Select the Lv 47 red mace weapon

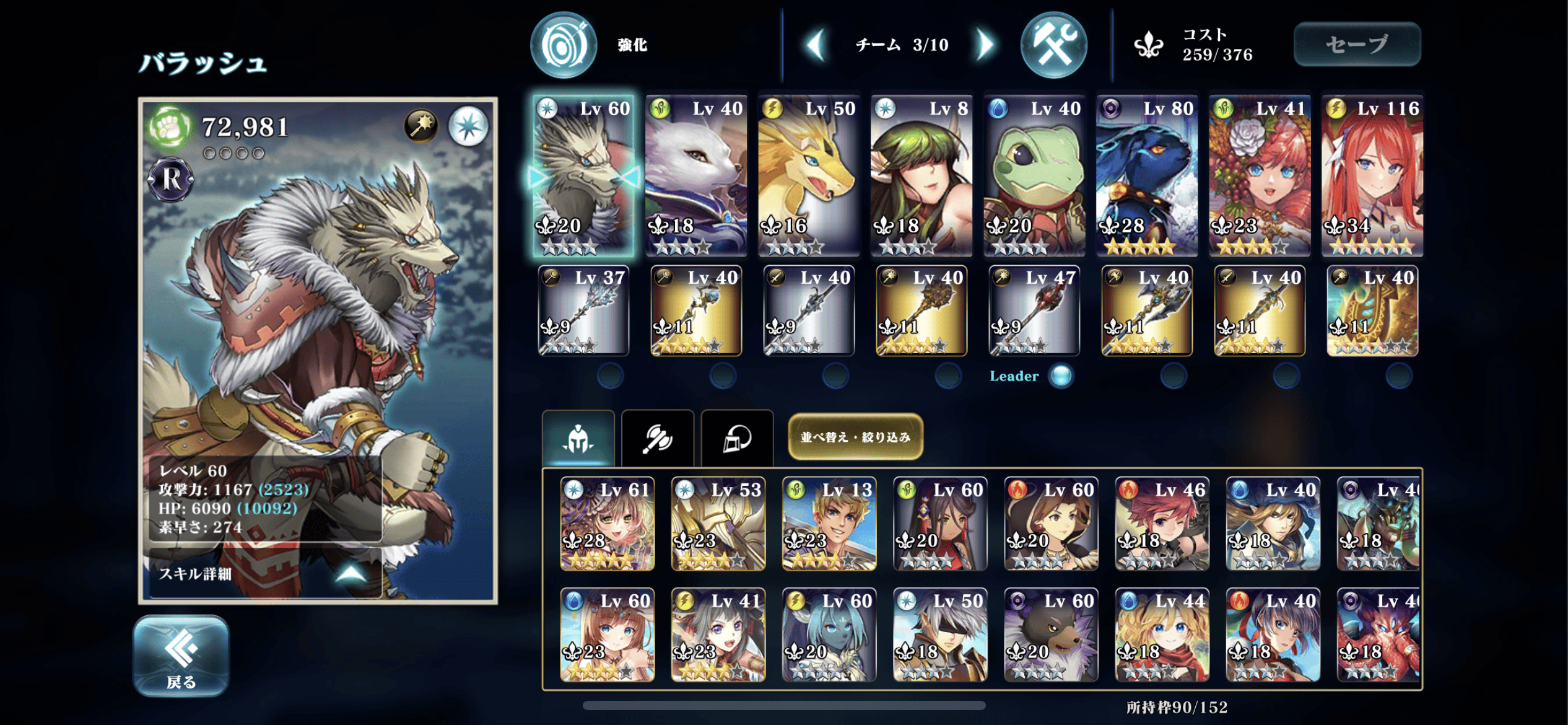(1034, 310)
